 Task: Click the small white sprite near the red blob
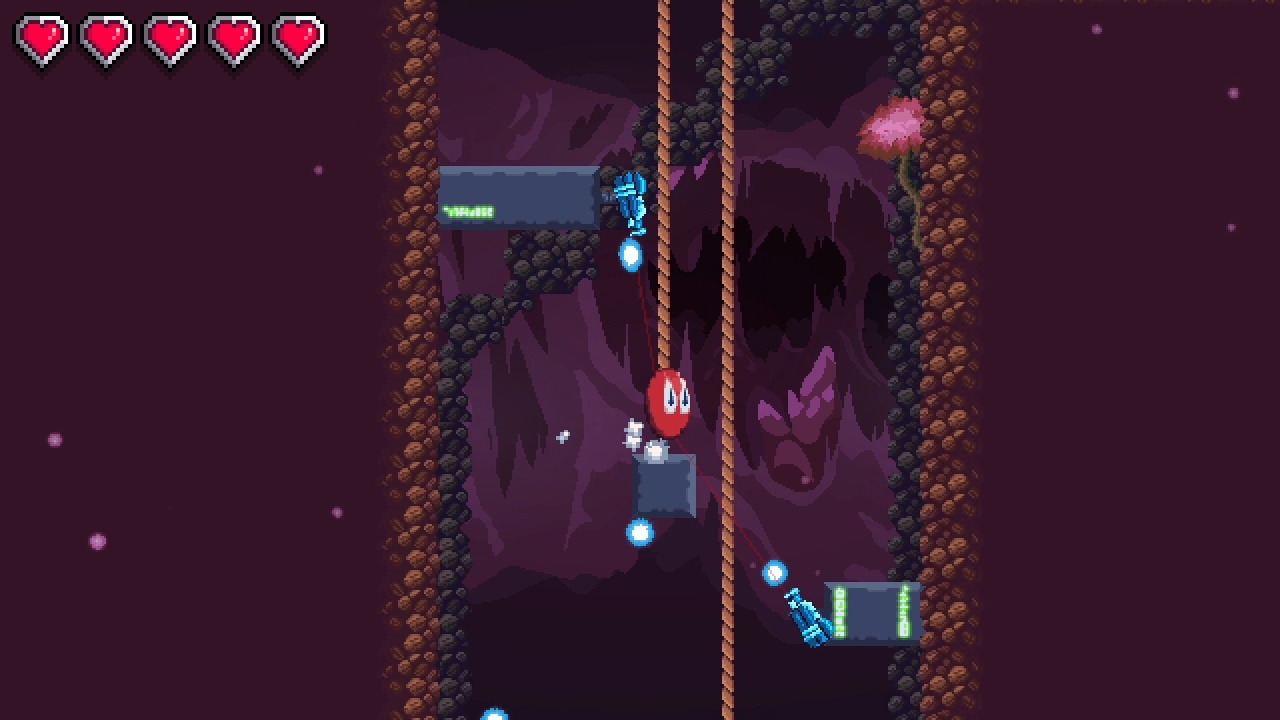632,432
